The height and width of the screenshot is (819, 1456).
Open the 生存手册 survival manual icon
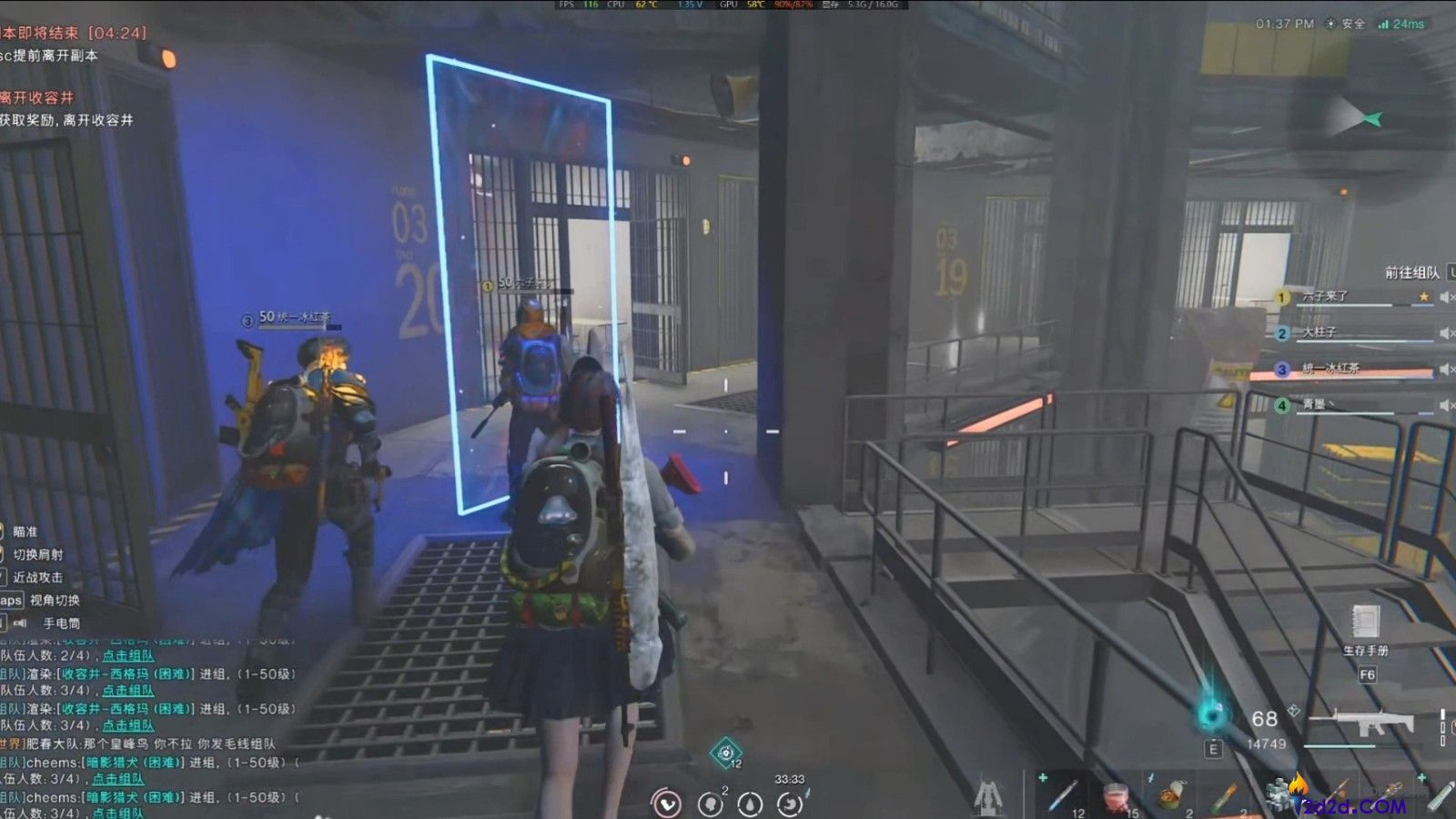1365,623
